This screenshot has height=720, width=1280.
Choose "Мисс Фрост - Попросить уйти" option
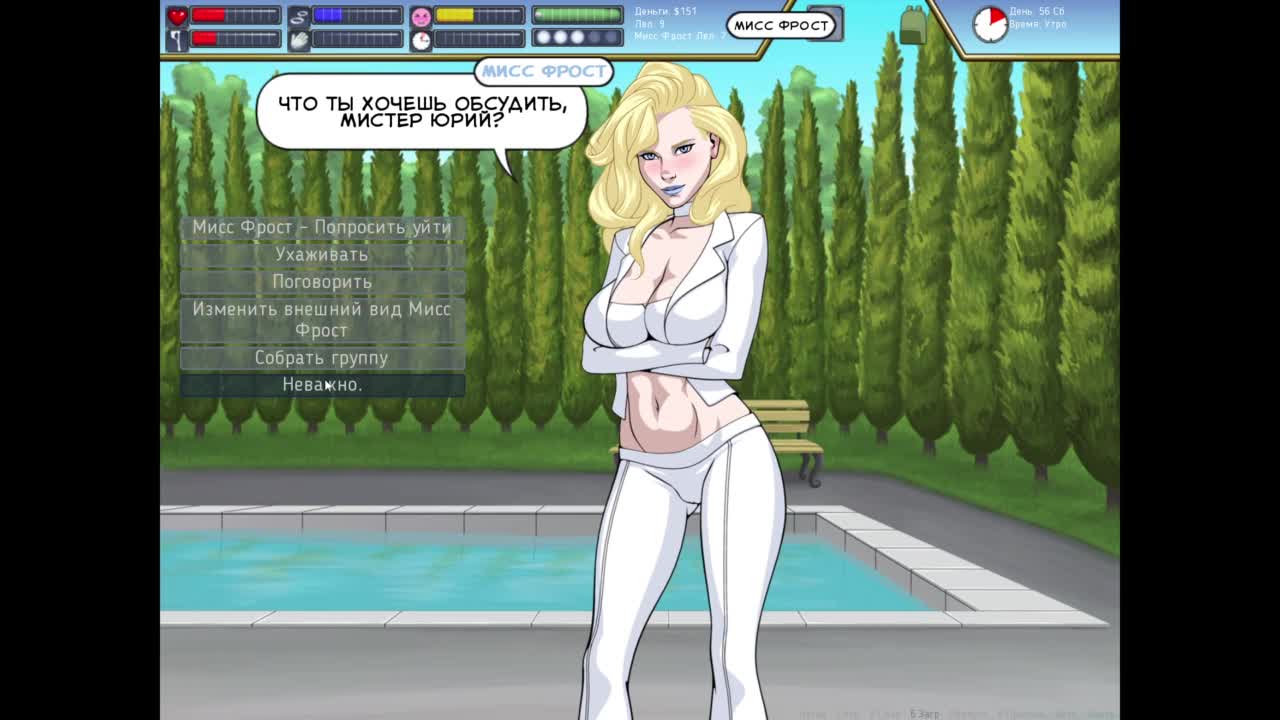(x=322, y=227)
